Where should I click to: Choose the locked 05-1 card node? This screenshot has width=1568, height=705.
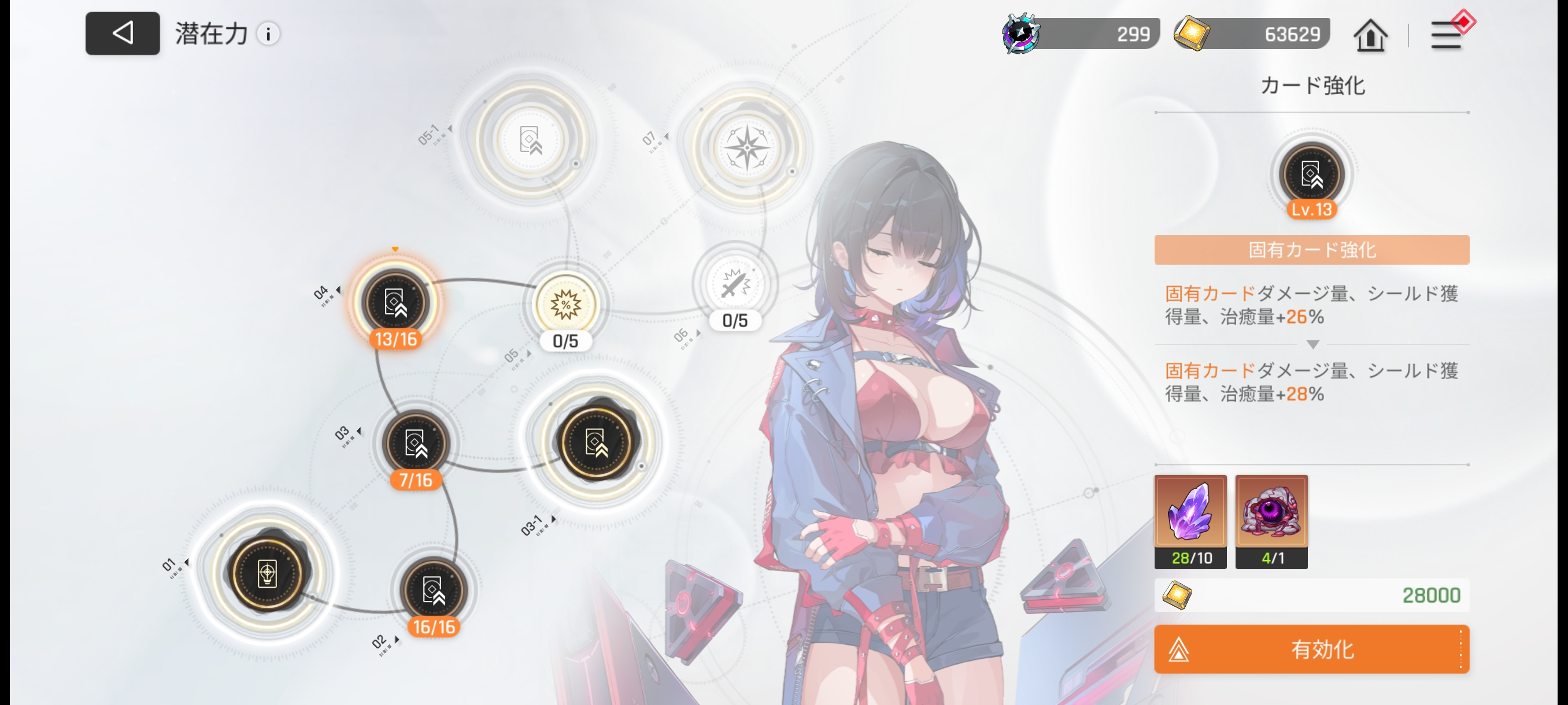click(x=530, y=140)
